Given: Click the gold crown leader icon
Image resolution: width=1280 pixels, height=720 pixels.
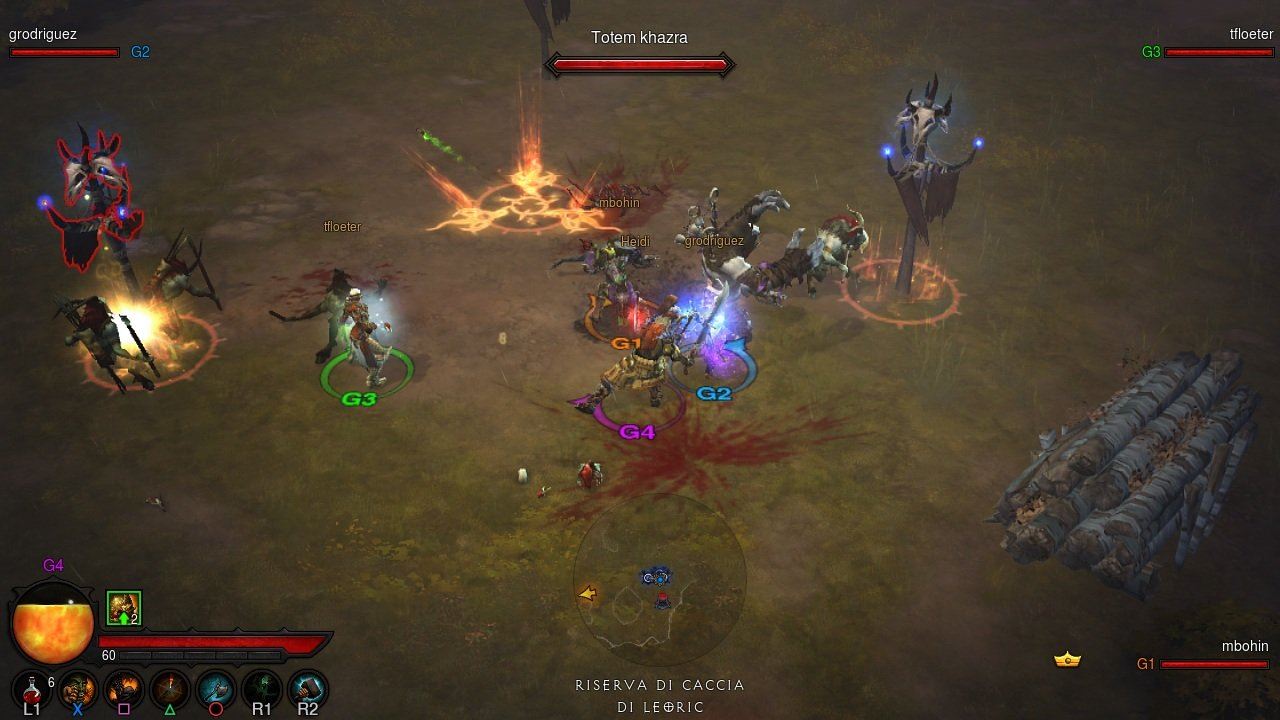Looking at the screenshot, I should [1068, 660].
